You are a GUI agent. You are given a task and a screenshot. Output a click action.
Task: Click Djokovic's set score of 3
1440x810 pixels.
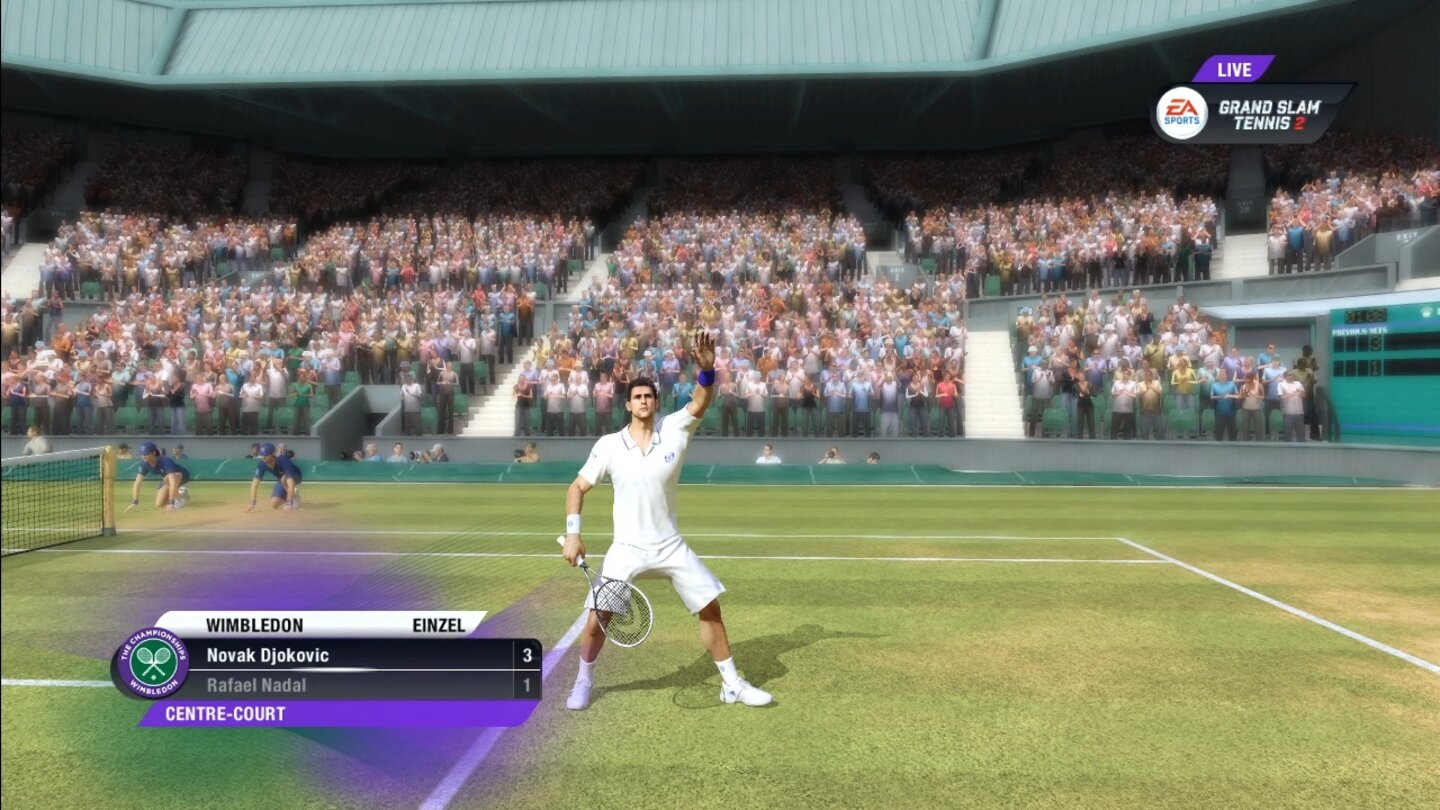coord(525,656)
